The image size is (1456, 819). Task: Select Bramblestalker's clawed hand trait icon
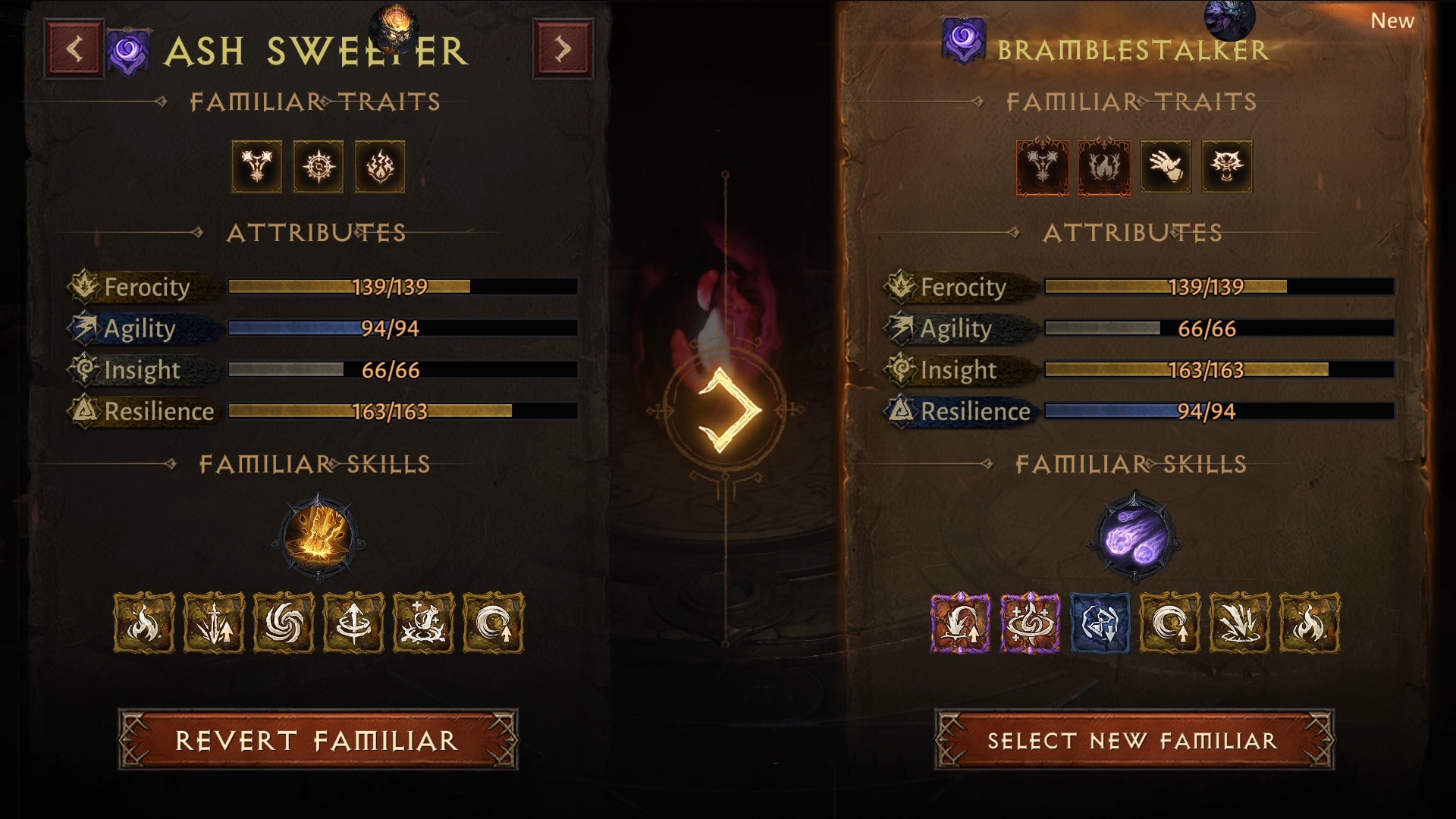[1166, 167]
